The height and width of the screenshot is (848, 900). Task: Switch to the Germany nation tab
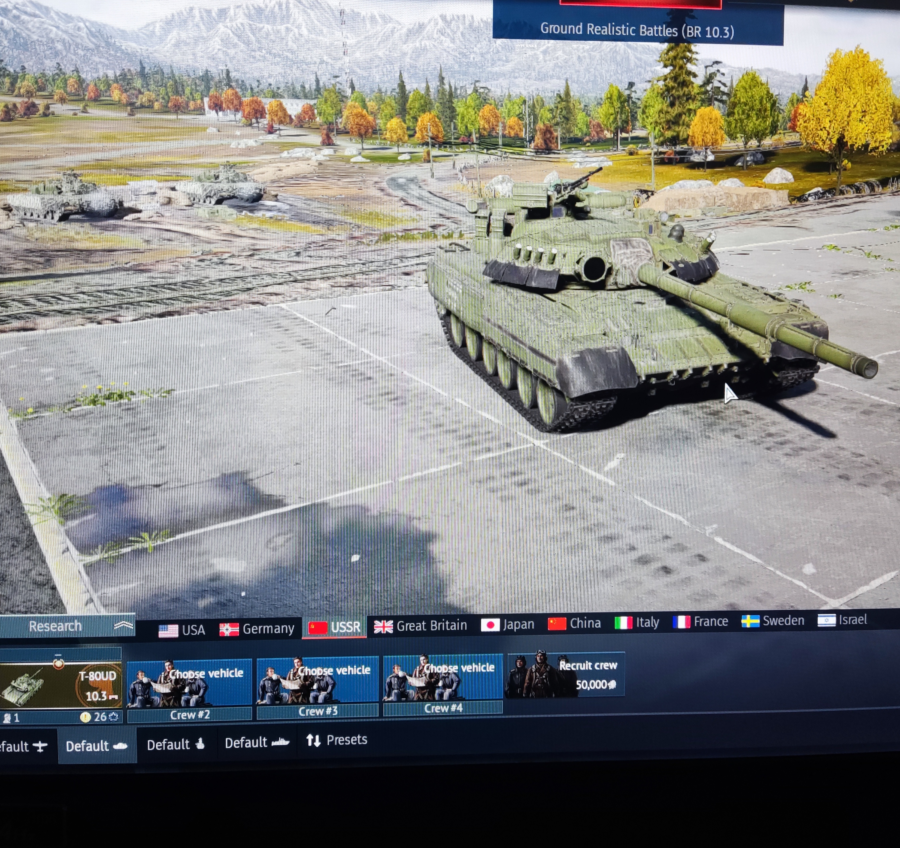coord(257,628)
